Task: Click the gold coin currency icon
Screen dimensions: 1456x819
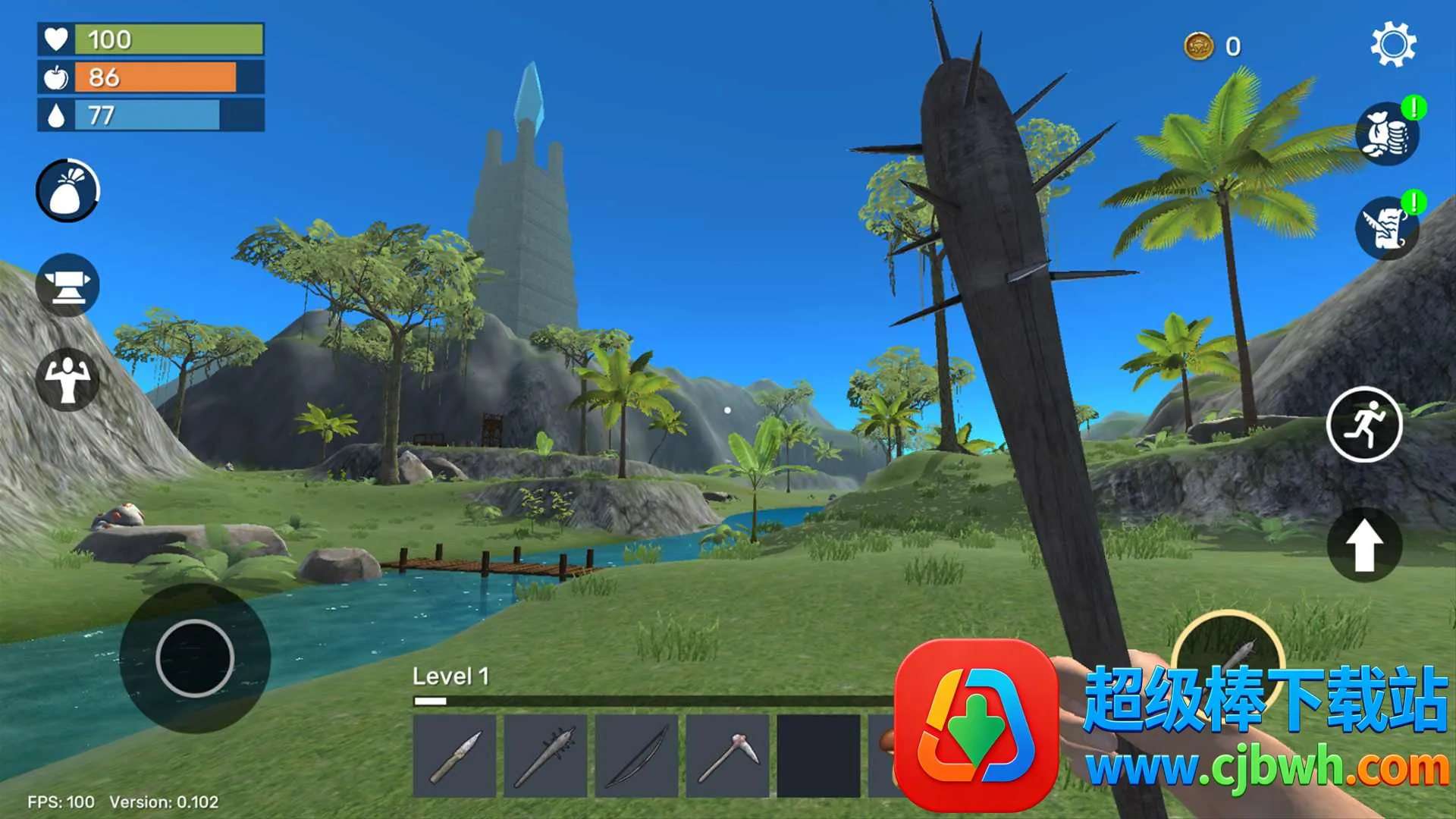Action: coord(1199,47)
